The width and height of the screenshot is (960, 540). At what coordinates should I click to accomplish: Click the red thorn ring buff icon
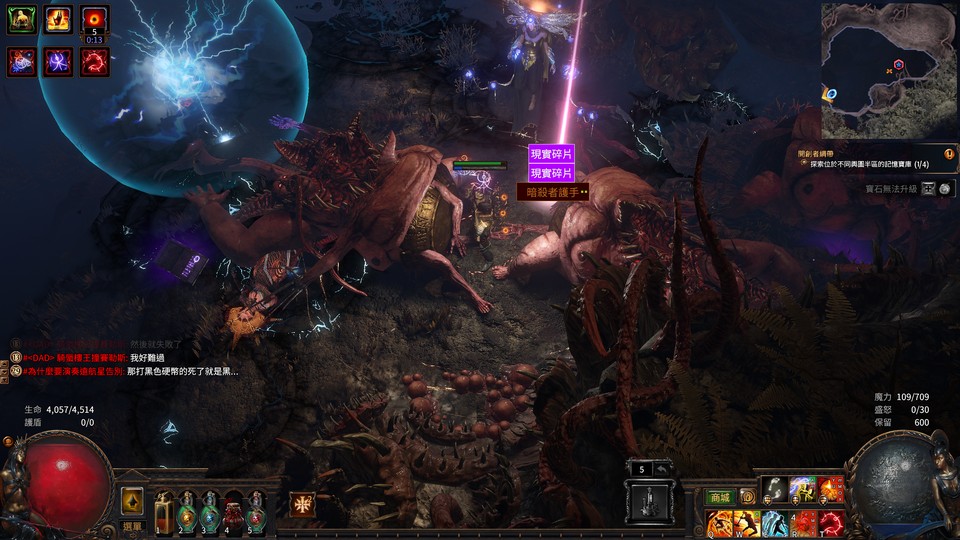[95, 62]
